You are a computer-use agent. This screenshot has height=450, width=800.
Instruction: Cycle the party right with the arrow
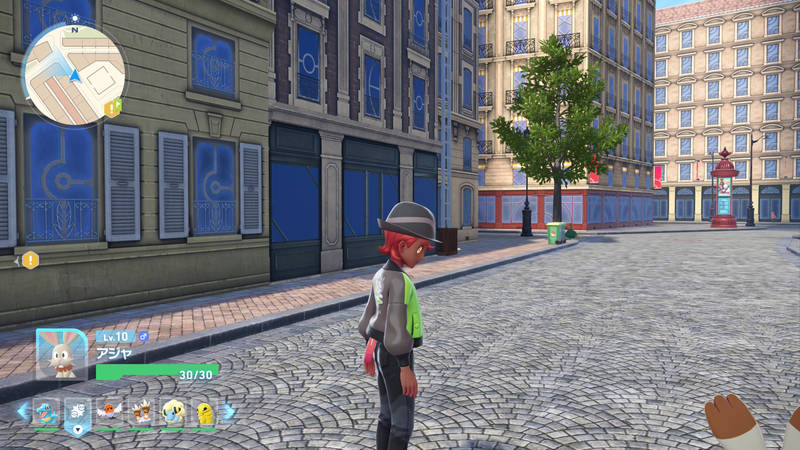[230, 411]
